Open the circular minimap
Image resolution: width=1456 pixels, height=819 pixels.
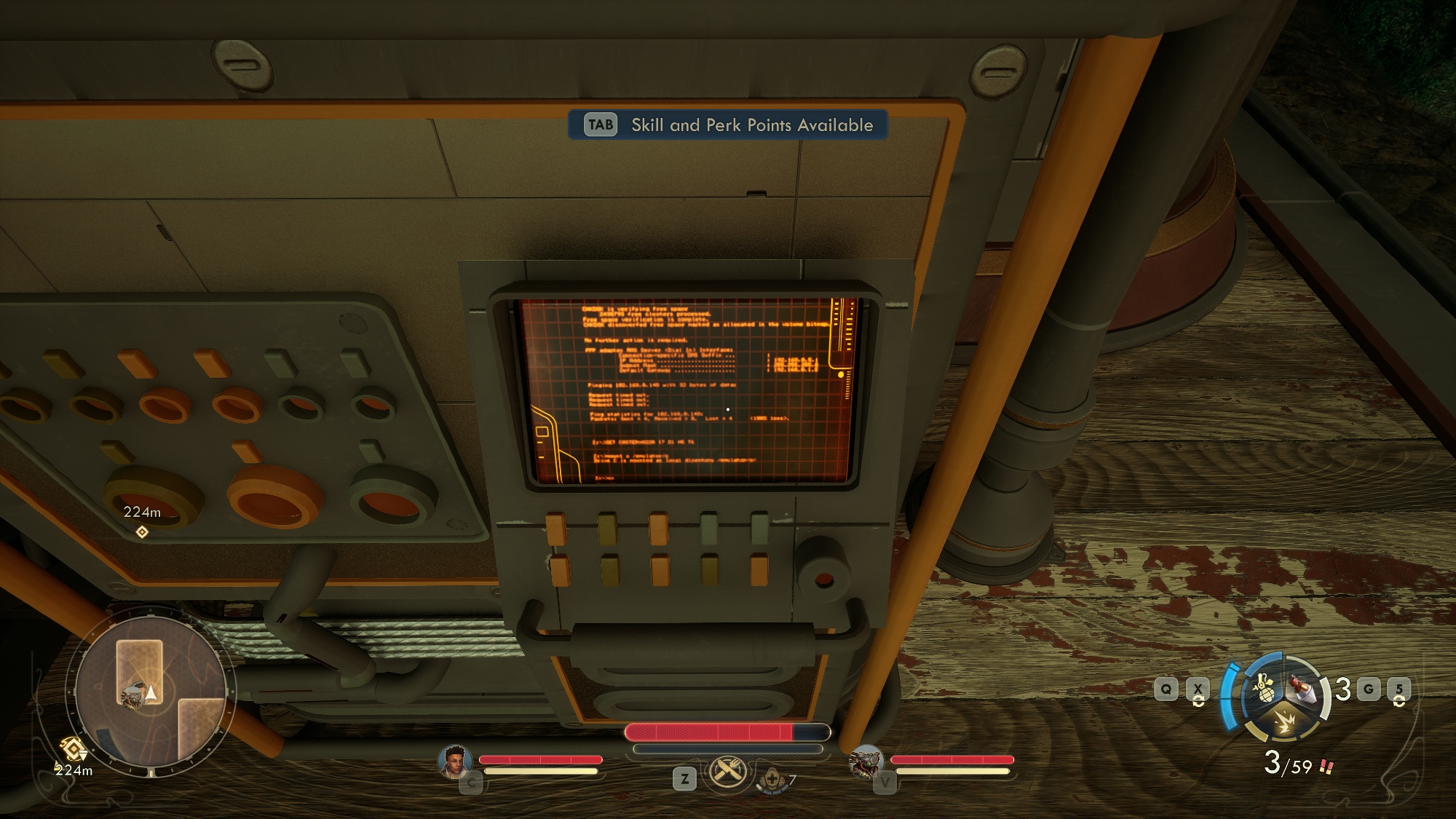point(151,690)
